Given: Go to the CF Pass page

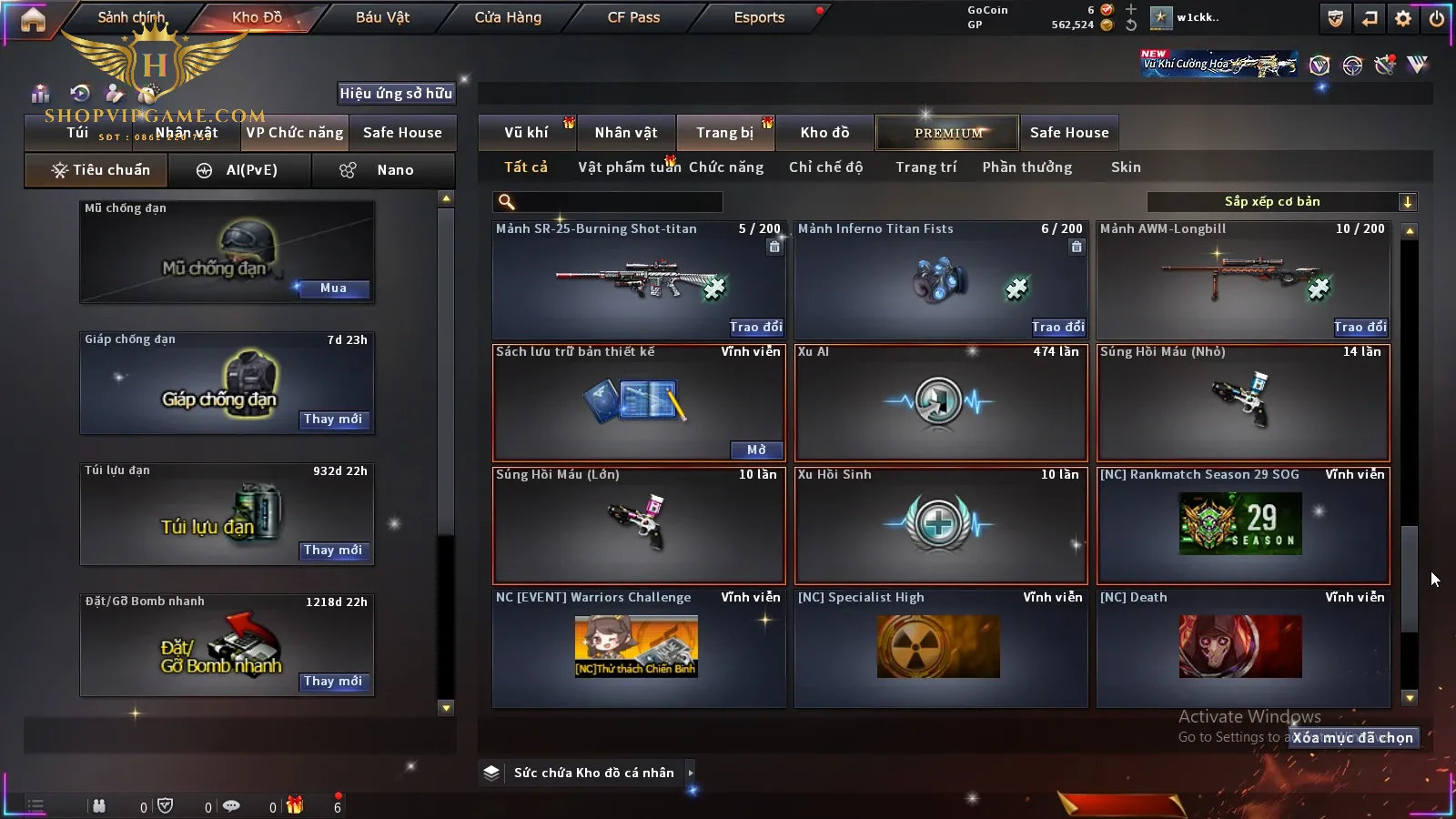Looking at the screenshot, I should pyautogui.click(x=633, y=17).
